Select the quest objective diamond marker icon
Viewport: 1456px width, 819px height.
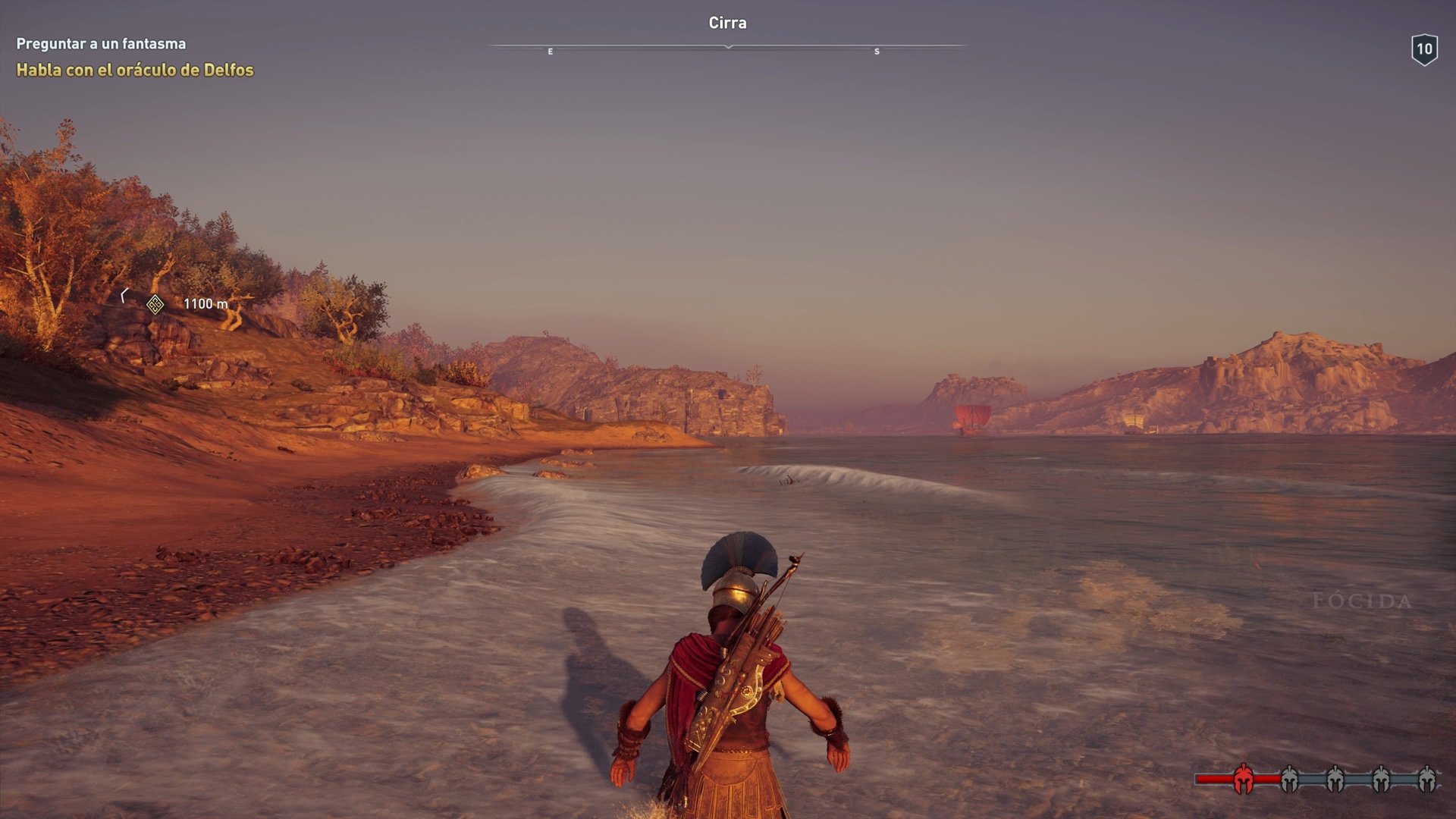coord(154,304)
